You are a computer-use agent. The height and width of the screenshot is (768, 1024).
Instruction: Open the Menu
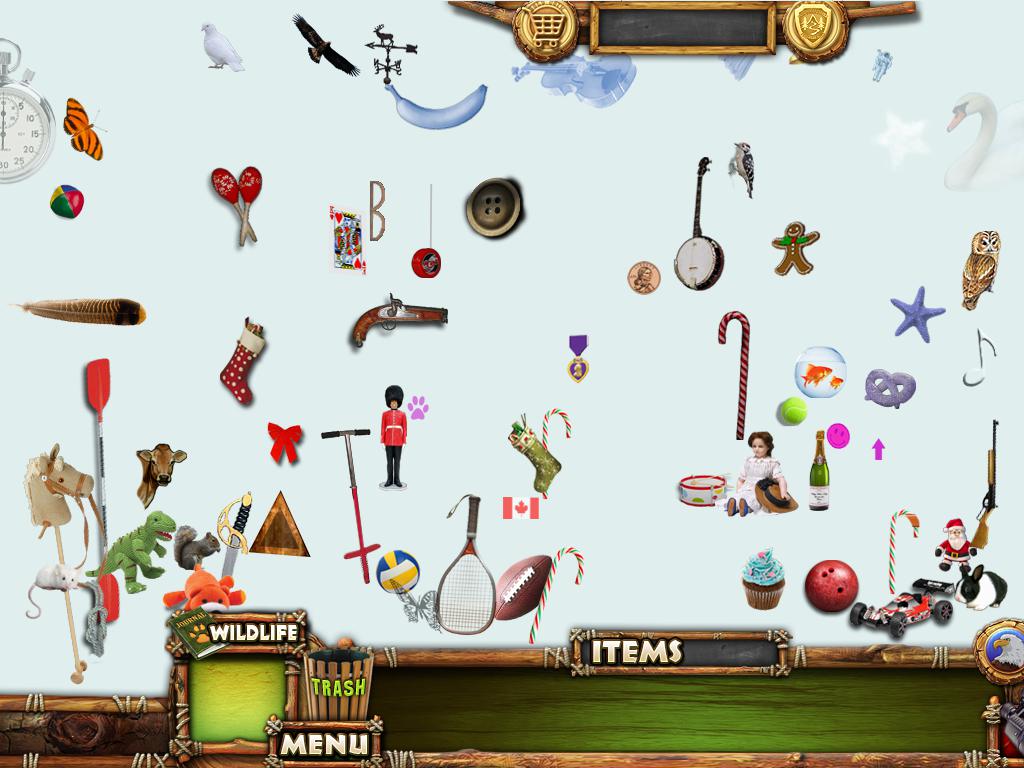(x=323, y=743)
